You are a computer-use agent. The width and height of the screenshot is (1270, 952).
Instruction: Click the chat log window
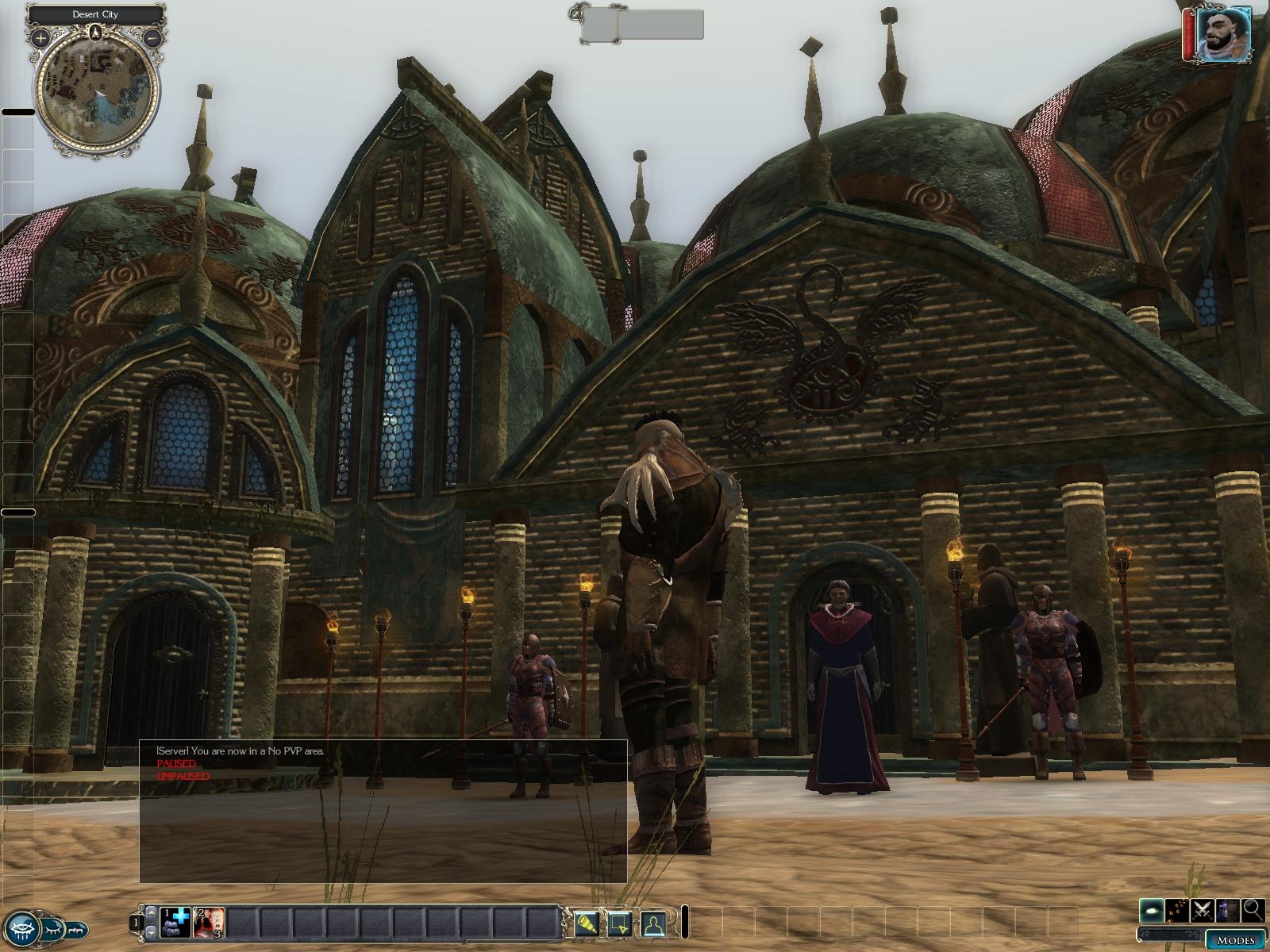[x=383, y=825]
